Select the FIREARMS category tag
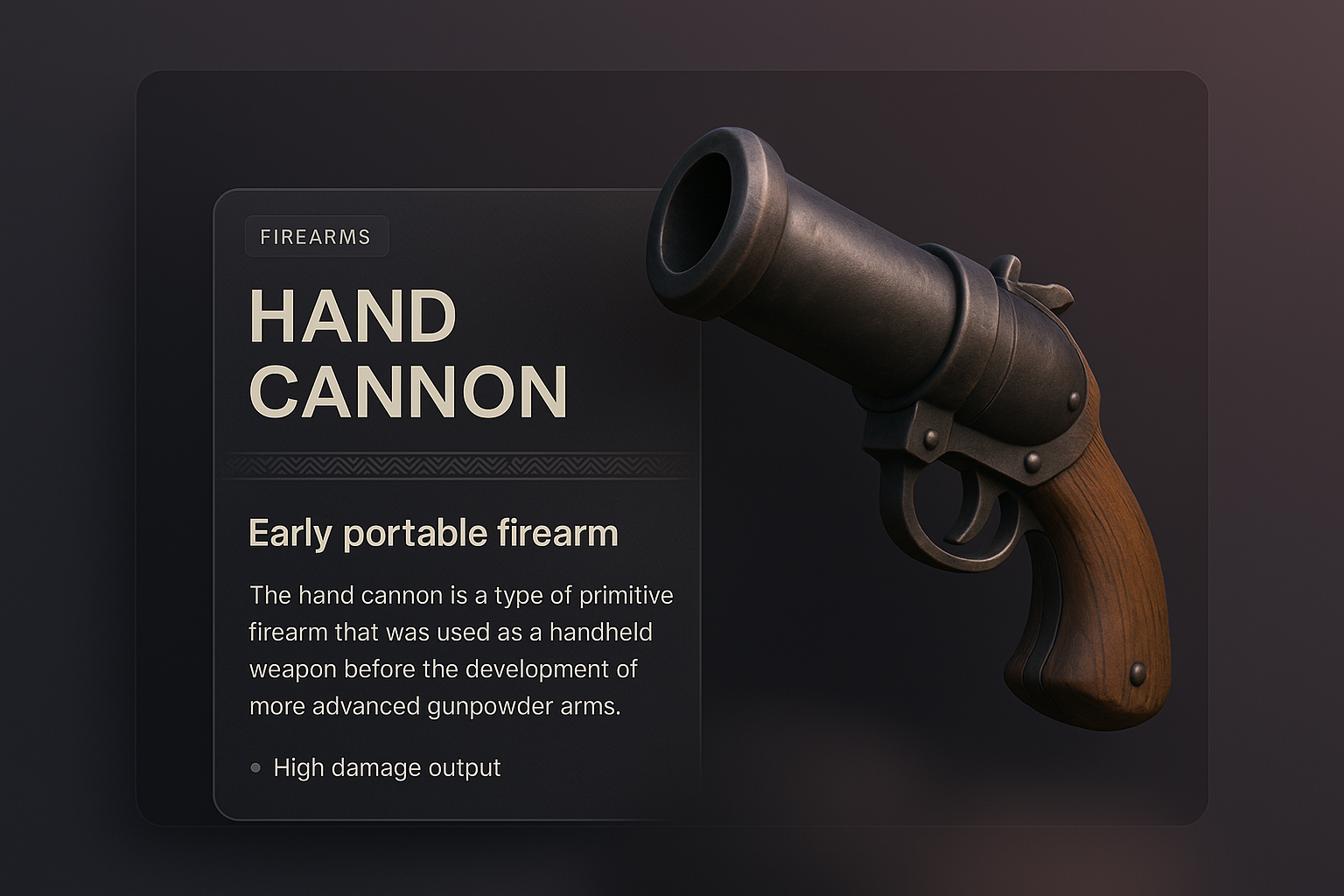Screen dimensions: 1344x896 coord(316,236)
